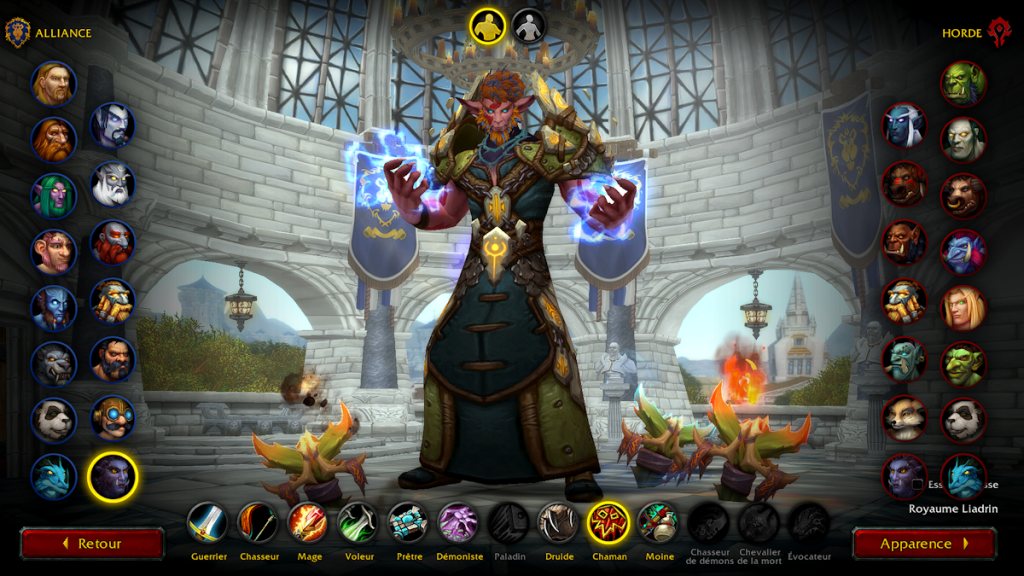Select the Druide class icon

559,522
